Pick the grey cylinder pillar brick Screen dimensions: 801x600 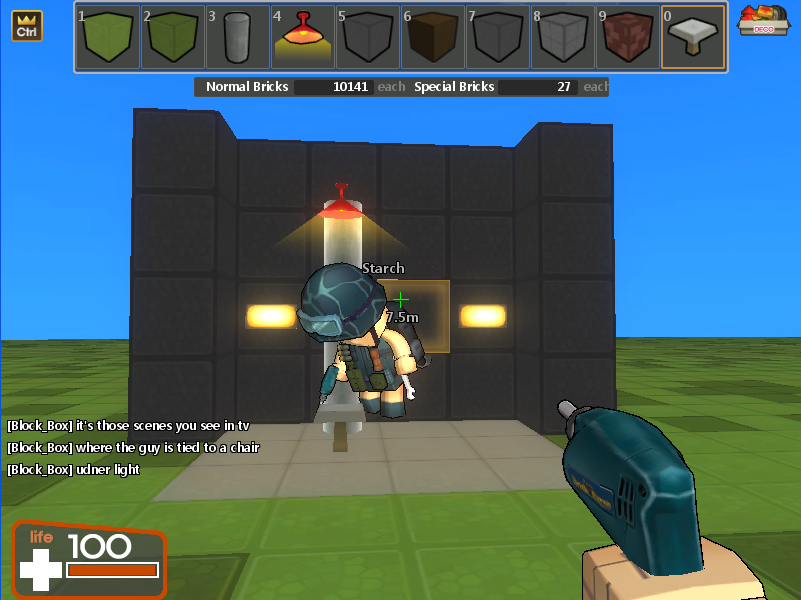(x=238, y=38)
